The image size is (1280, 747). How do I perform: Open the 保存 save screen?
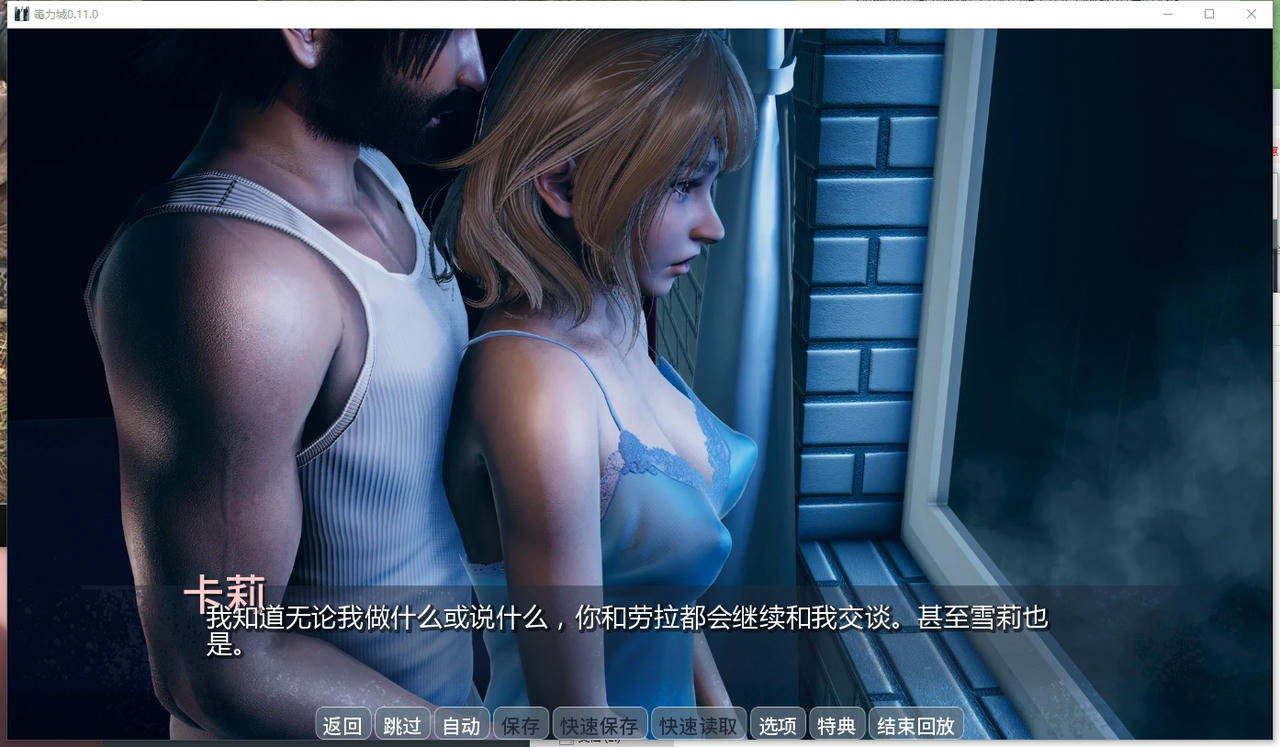pyautogui.click(x=520, y=724)
